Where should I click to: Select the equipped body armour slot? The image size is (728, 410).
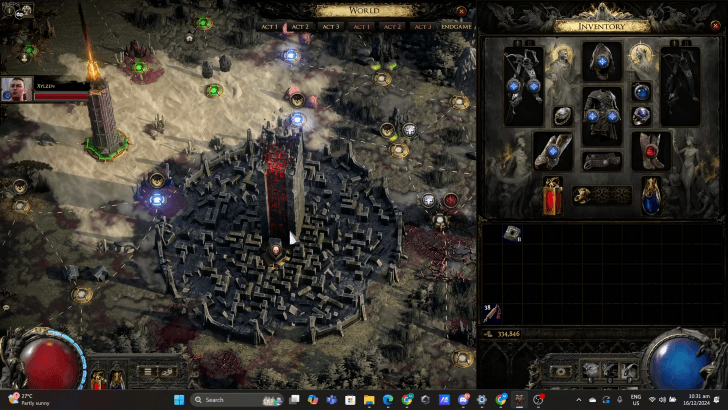pyautogui.click(x=602, y=111)
